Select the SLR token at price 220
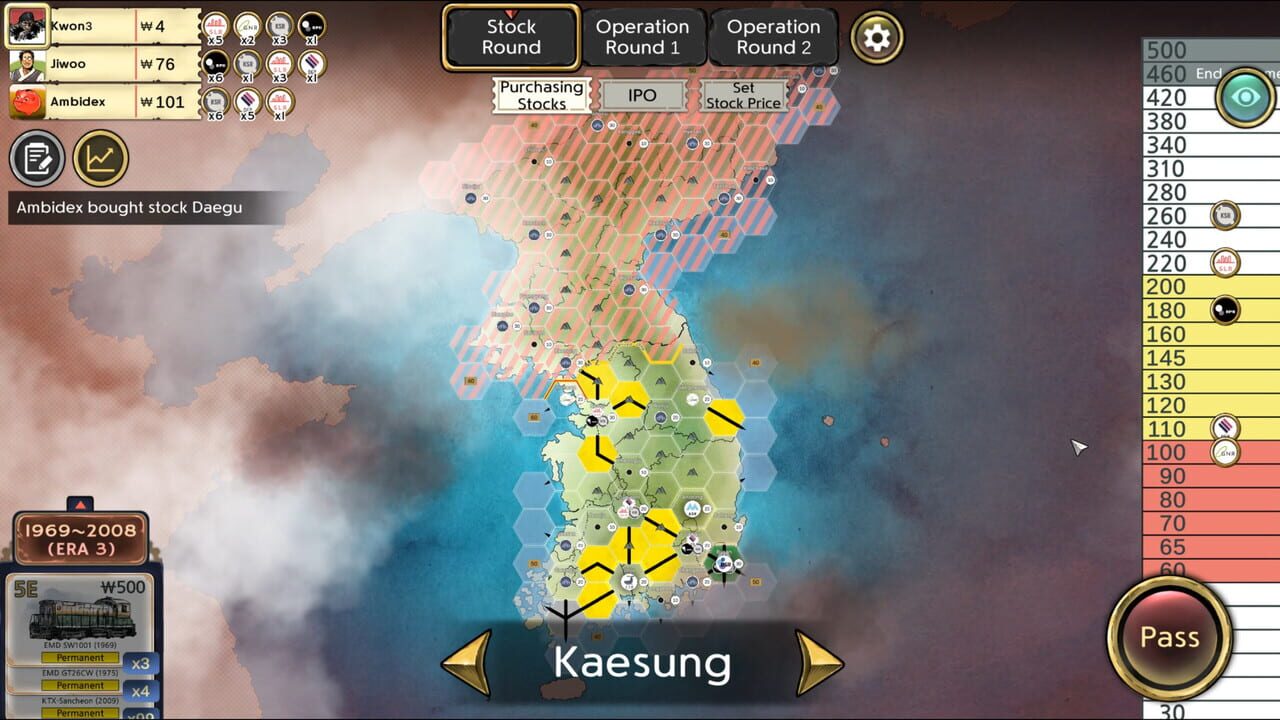This screenshot has height=720, width=1280. tap(1225, 263)
